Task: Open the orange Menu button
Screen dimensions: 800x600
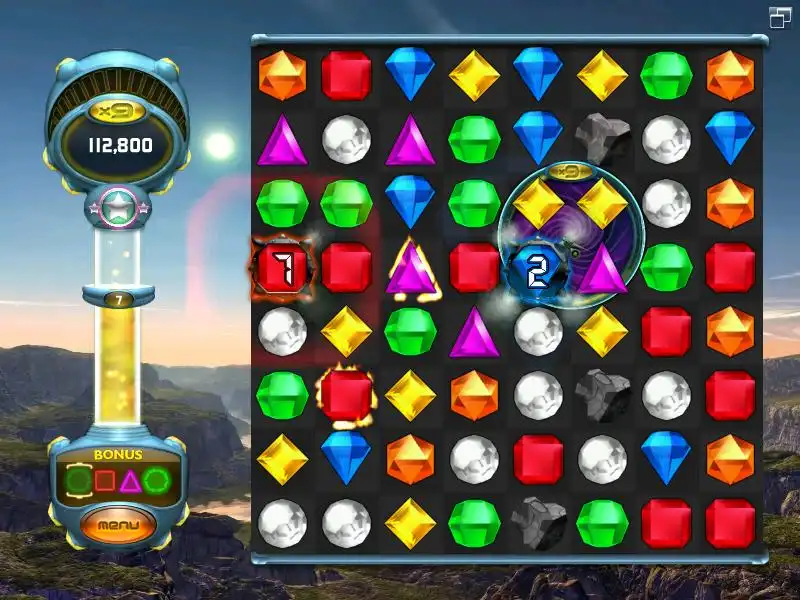Action: pos(119,524)
